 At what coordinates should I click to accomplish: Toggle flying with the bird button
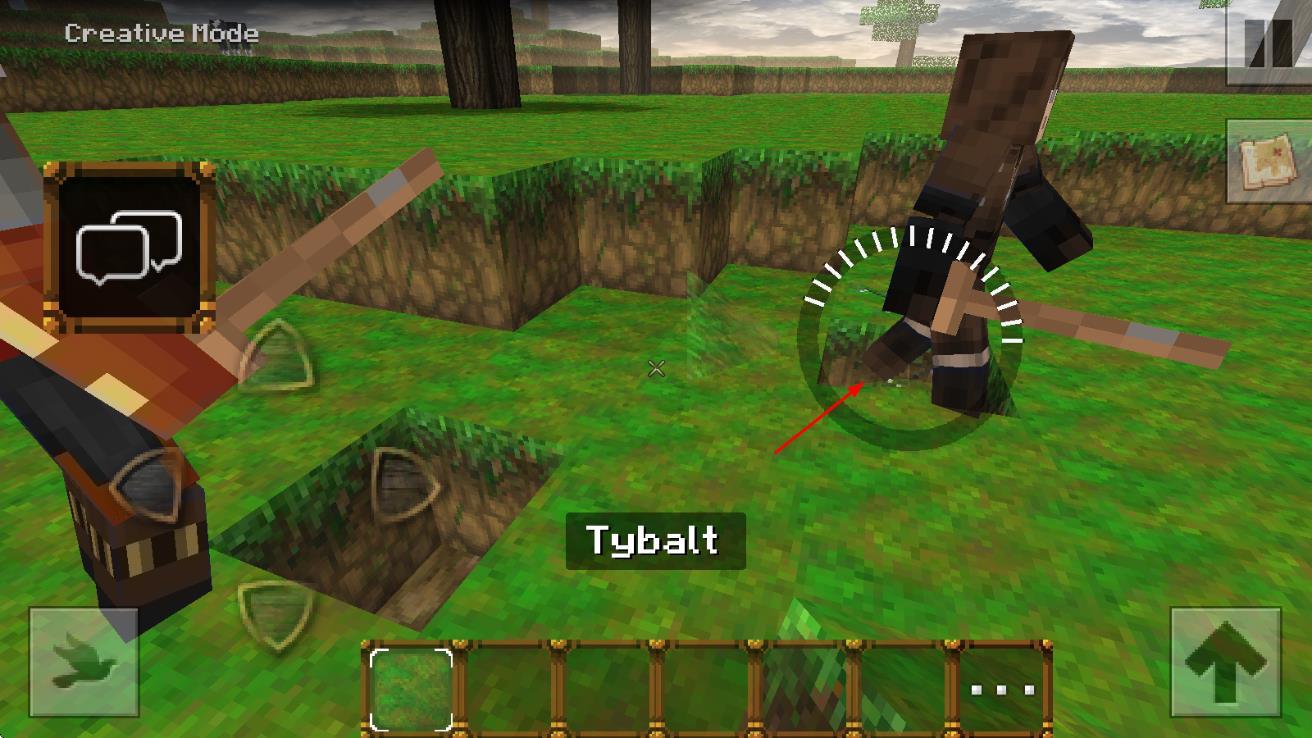(84, 662)
